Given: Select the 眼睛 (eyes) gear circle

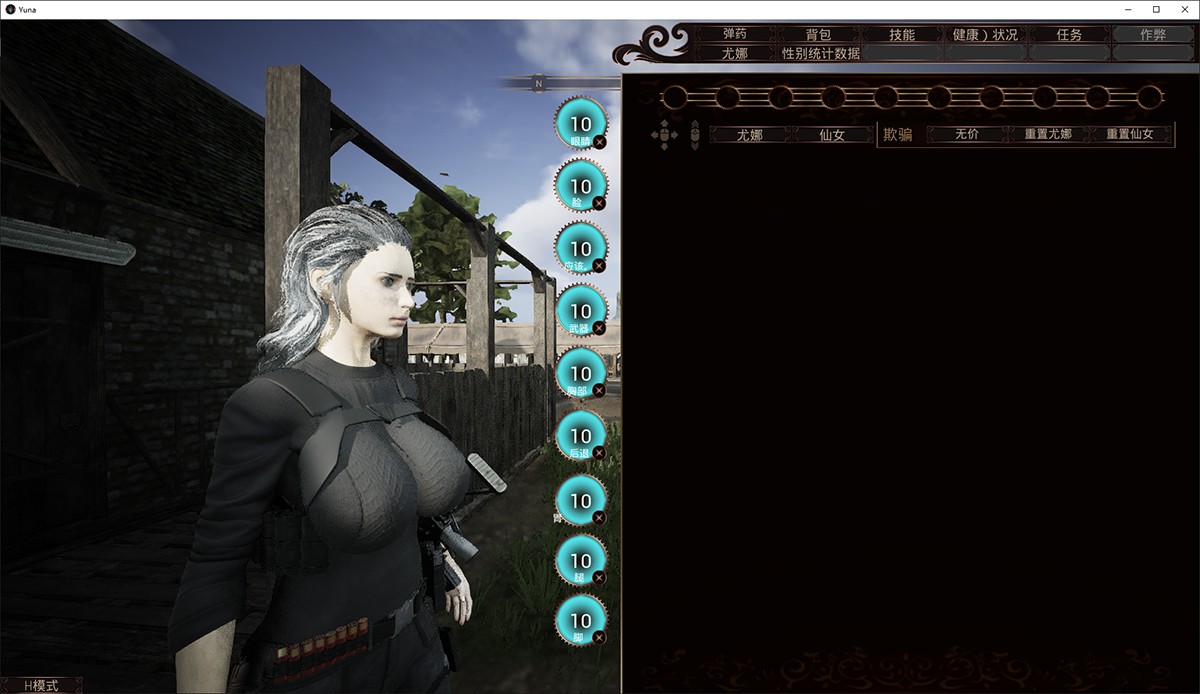Looking at the screenshot, I should point(580,123).
